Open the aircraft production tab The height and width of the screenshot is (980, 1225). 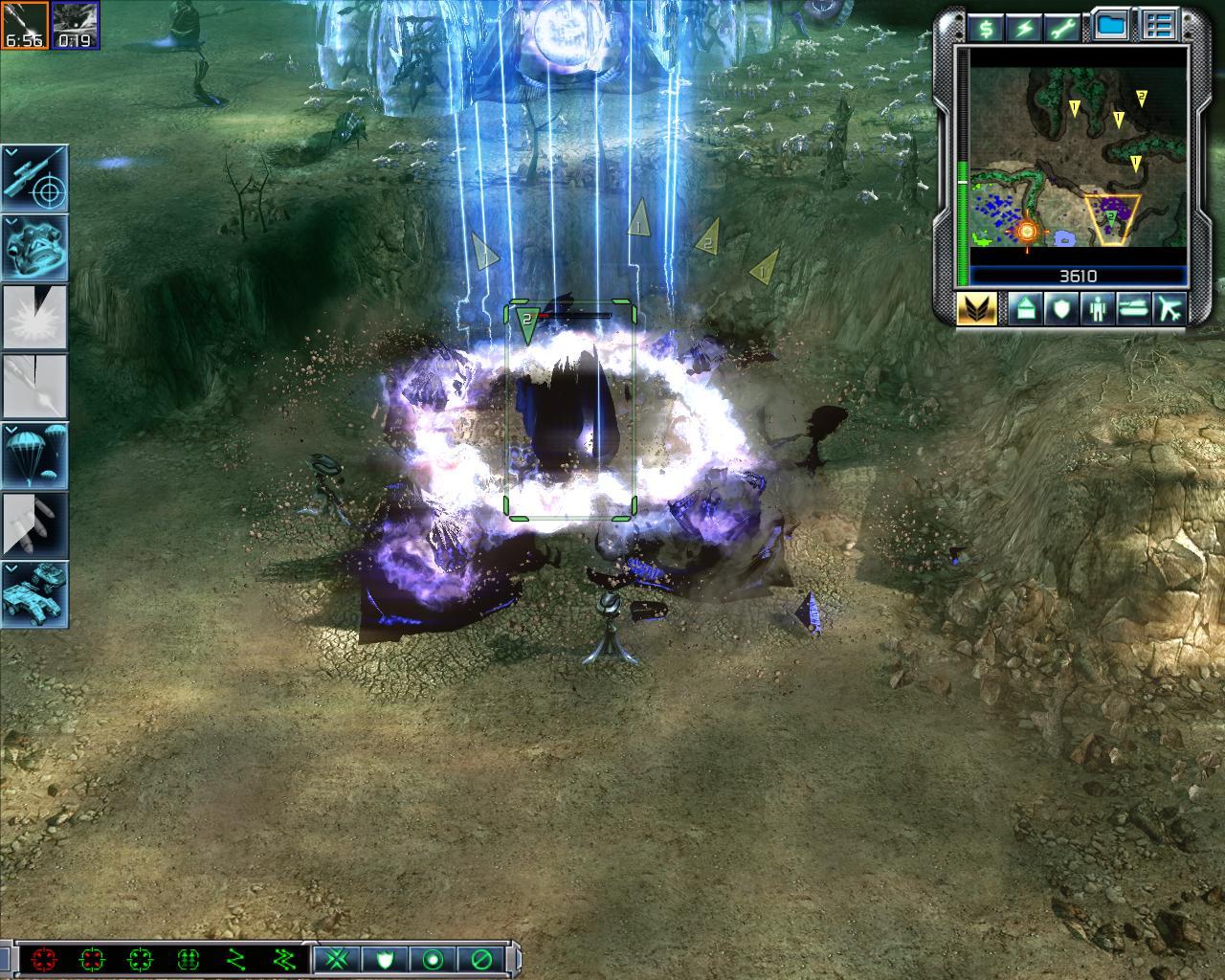pos(1169,308)
